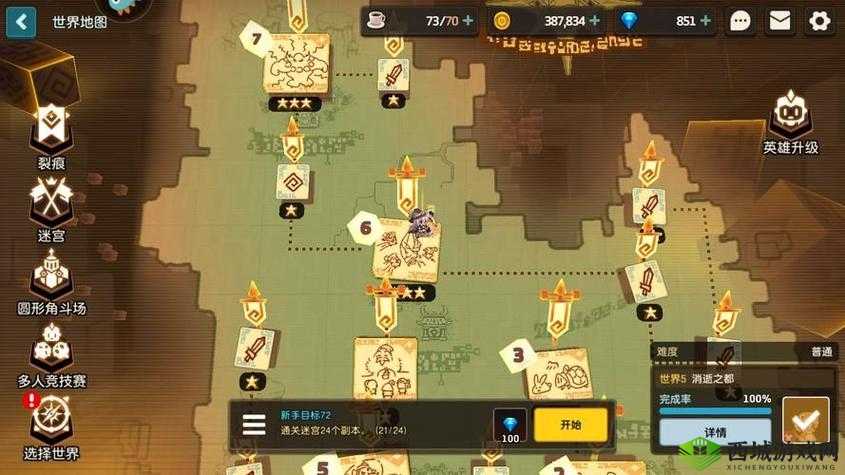Viewport: 845px width, 475px height.
Task: Open 英雄升级 hero upgrade
Action: pos(790,122)
